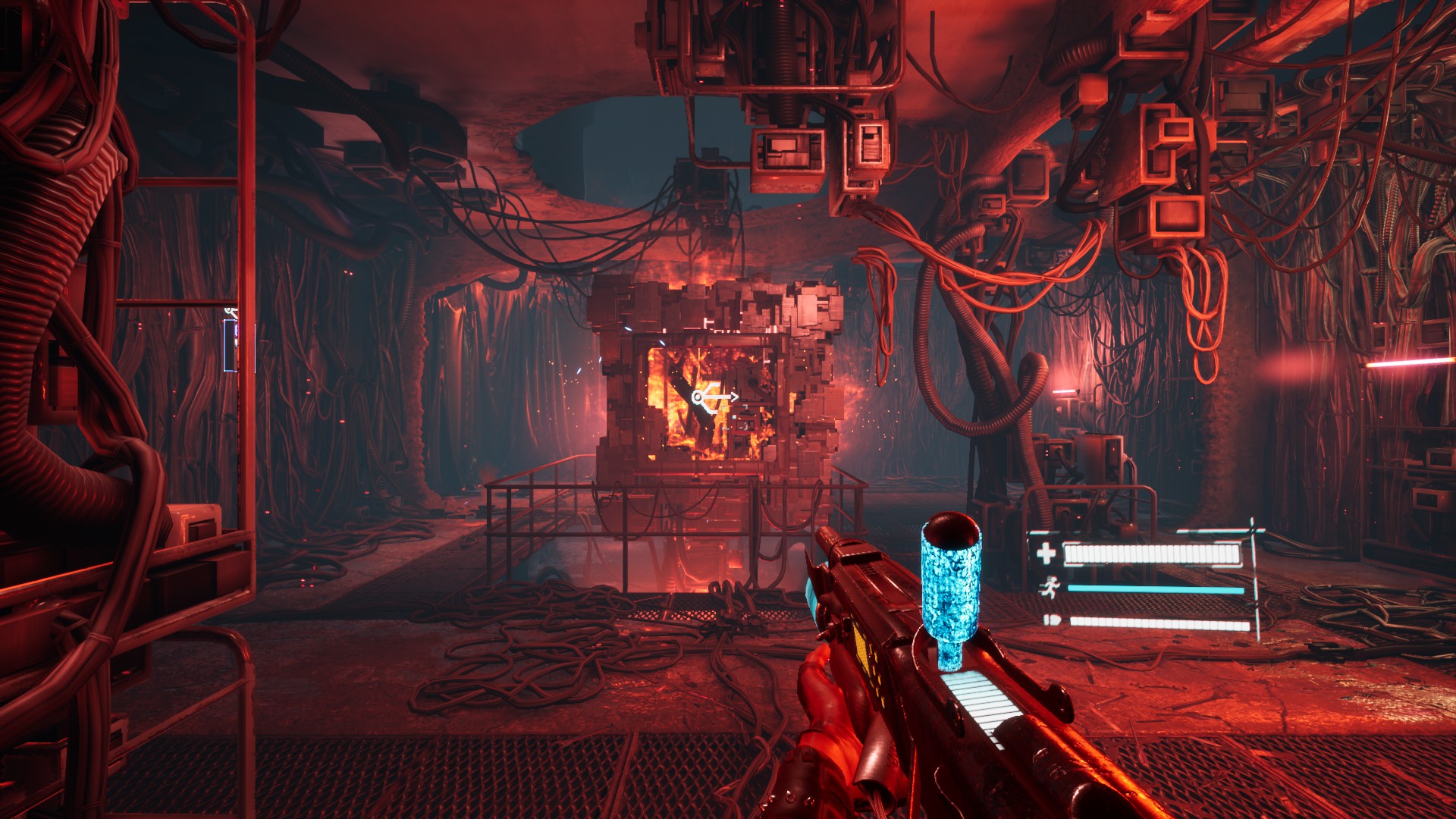Select the running man stamina icon

click(x=1050, y=588)
